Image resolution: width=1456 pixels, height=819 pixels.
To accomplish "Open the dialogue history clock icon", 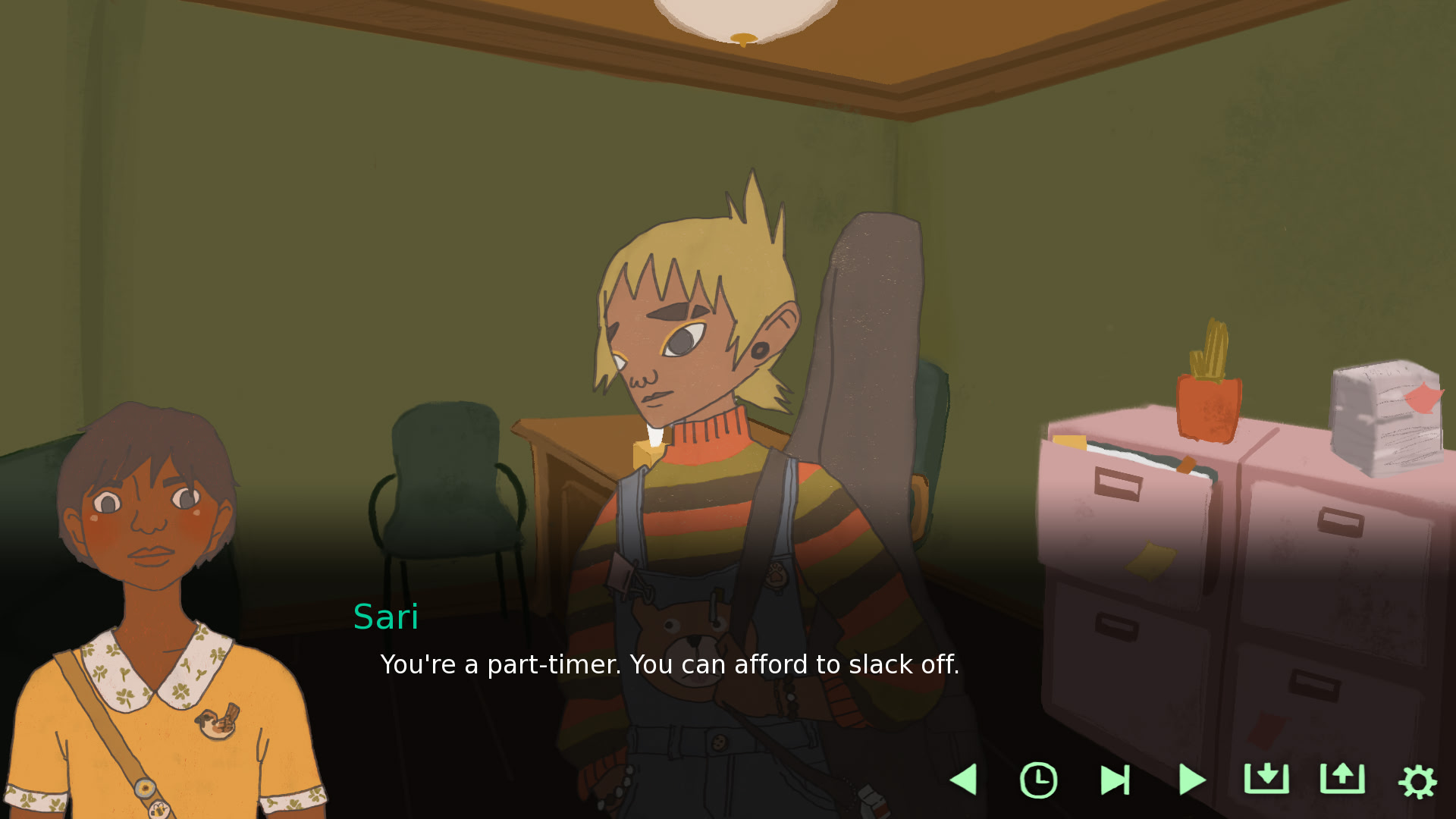I will [x=1038, y=780].
